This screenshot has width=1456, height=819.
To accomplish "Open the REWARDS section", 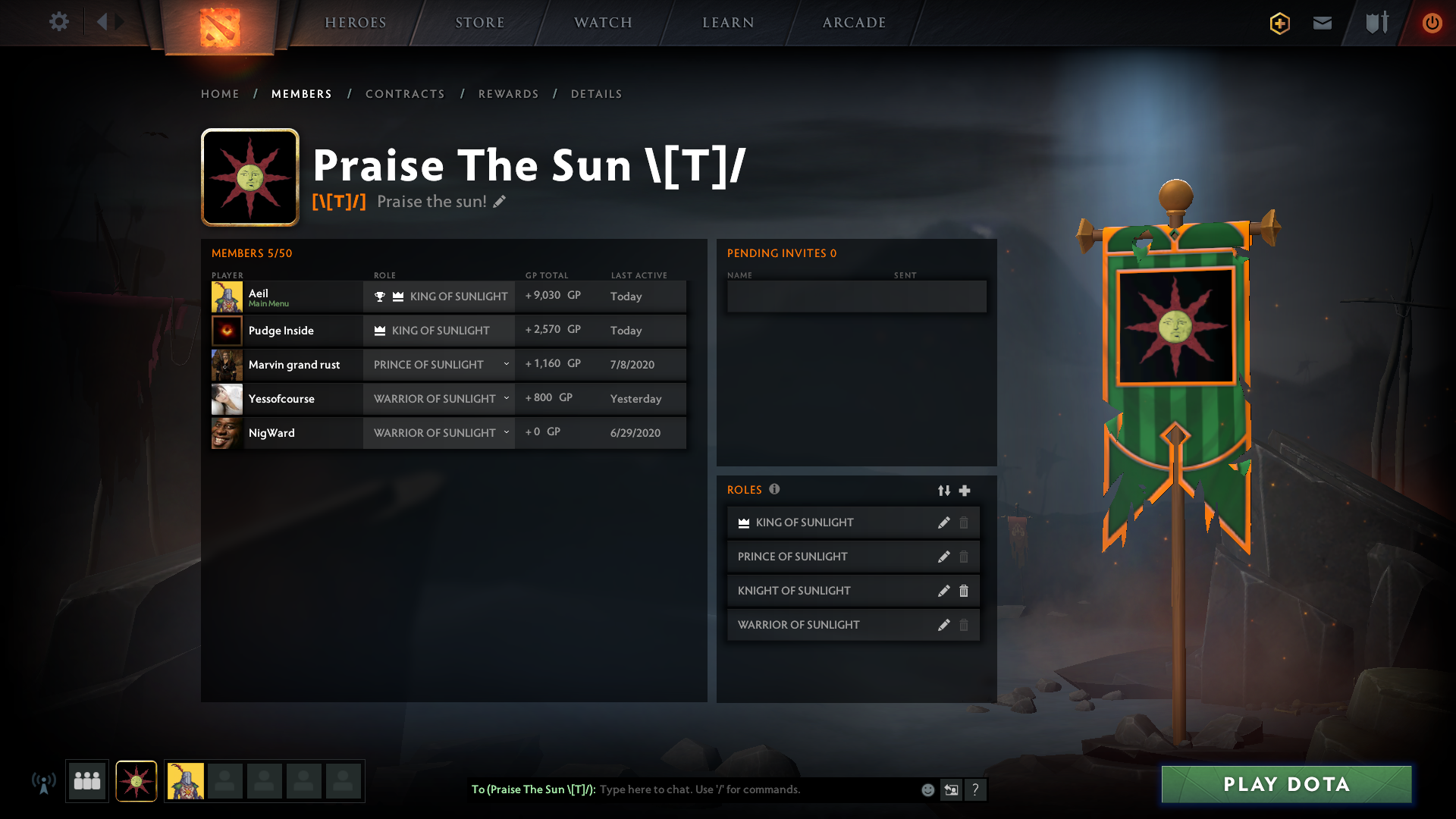I will pyautogui.click(x=508, y=94).
